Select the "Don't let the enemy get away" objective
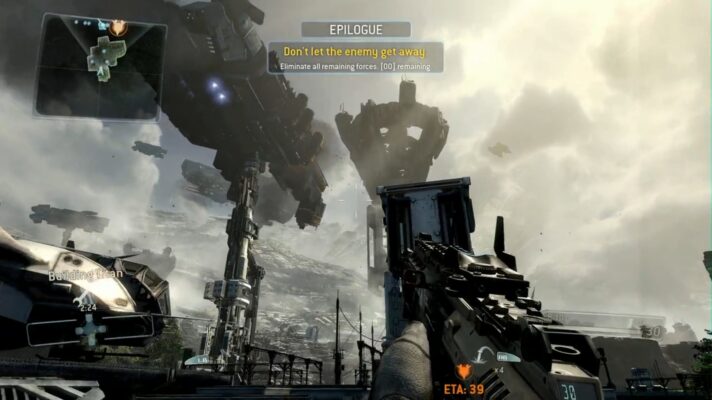Screen dimensions: 712x400 355,50
